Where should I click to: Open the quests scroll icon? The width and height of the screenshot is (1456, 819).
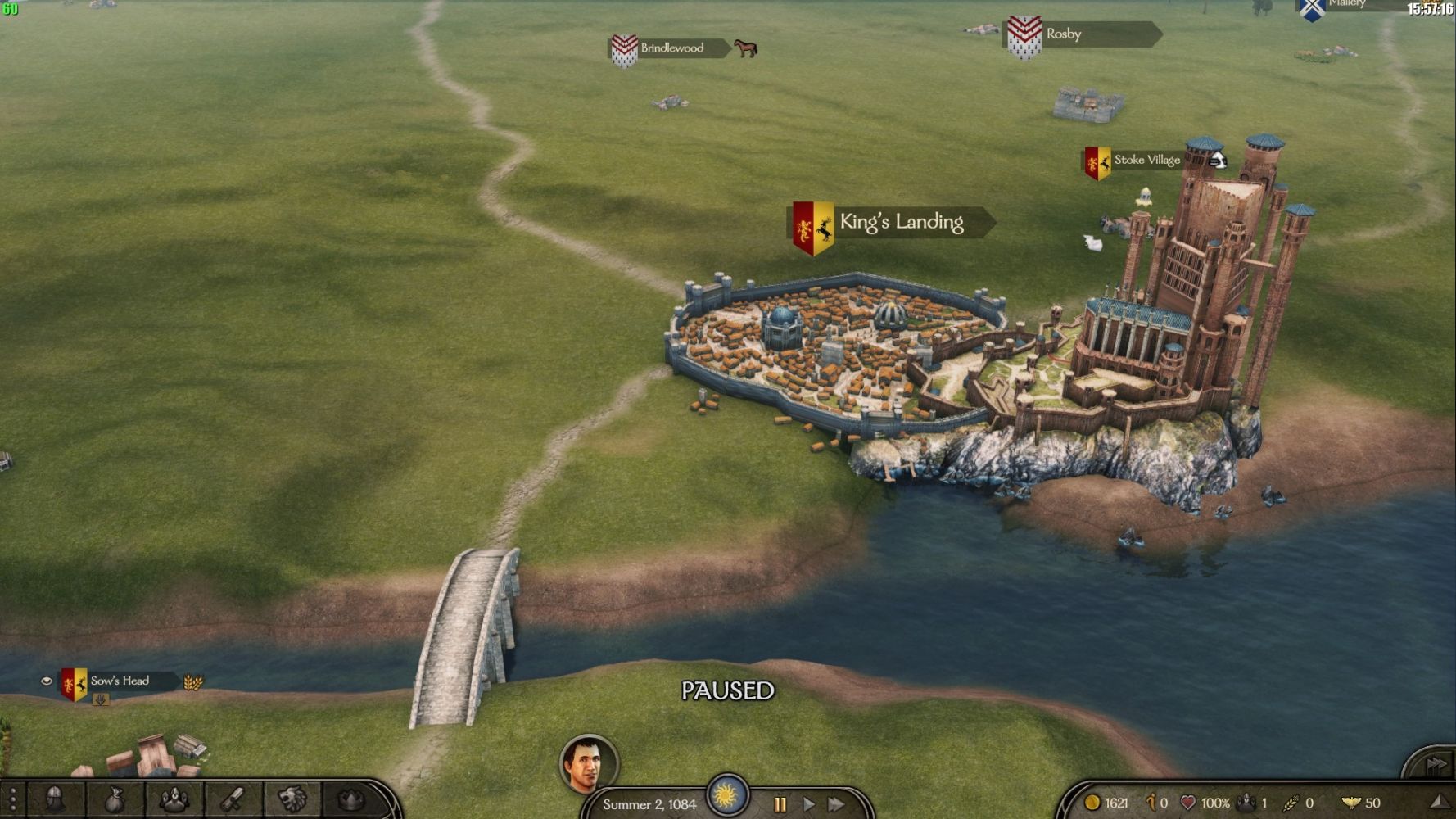[x=233, y=799]
